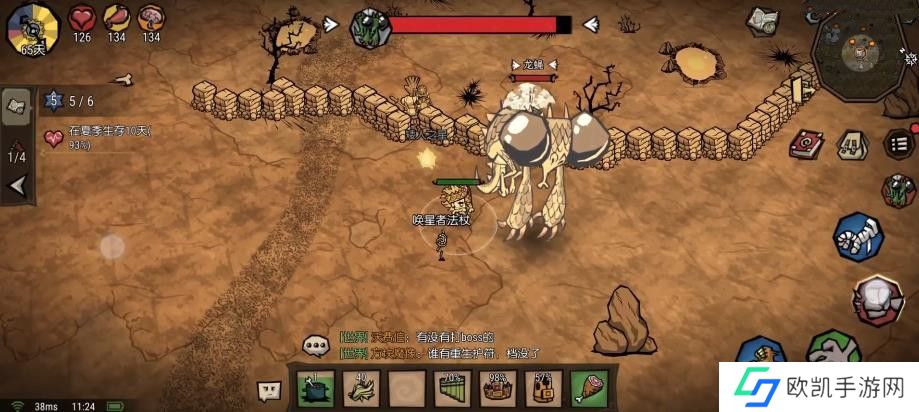
Task: Open the red recipe book
Action: (806, 145)
